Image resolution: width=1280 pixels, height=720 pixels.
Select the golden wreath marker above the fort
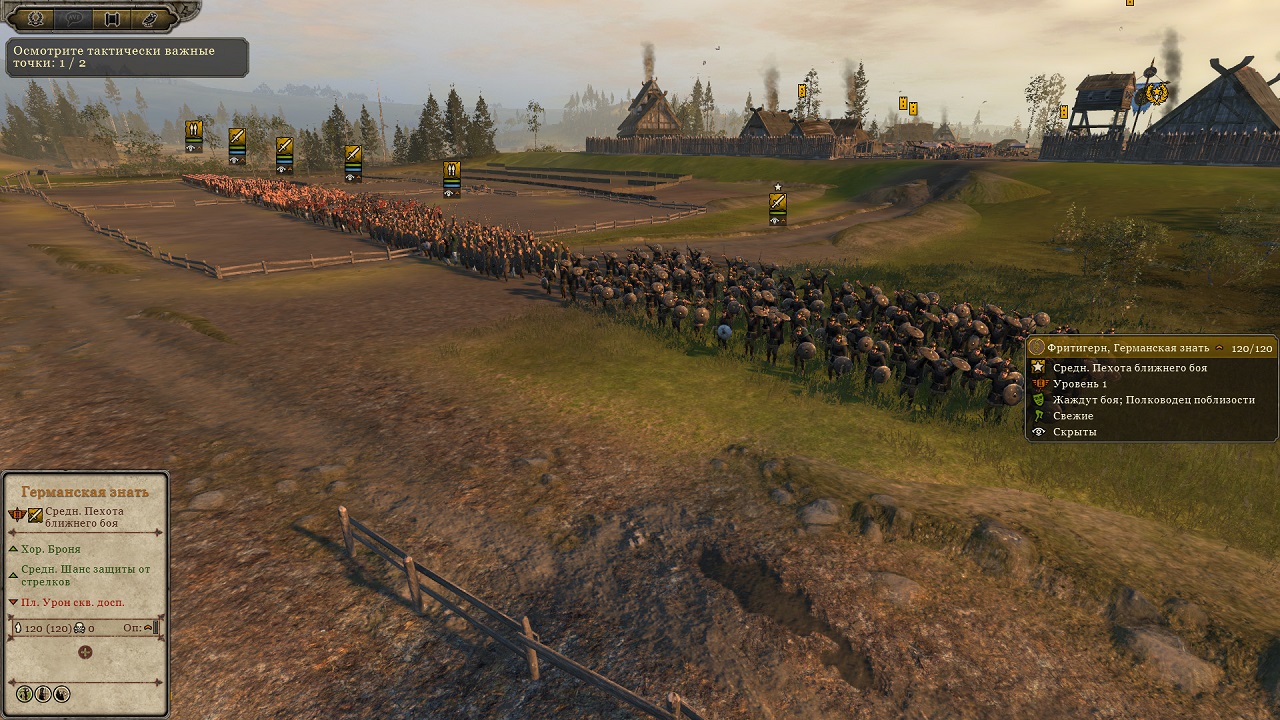tap(1157, 94)
